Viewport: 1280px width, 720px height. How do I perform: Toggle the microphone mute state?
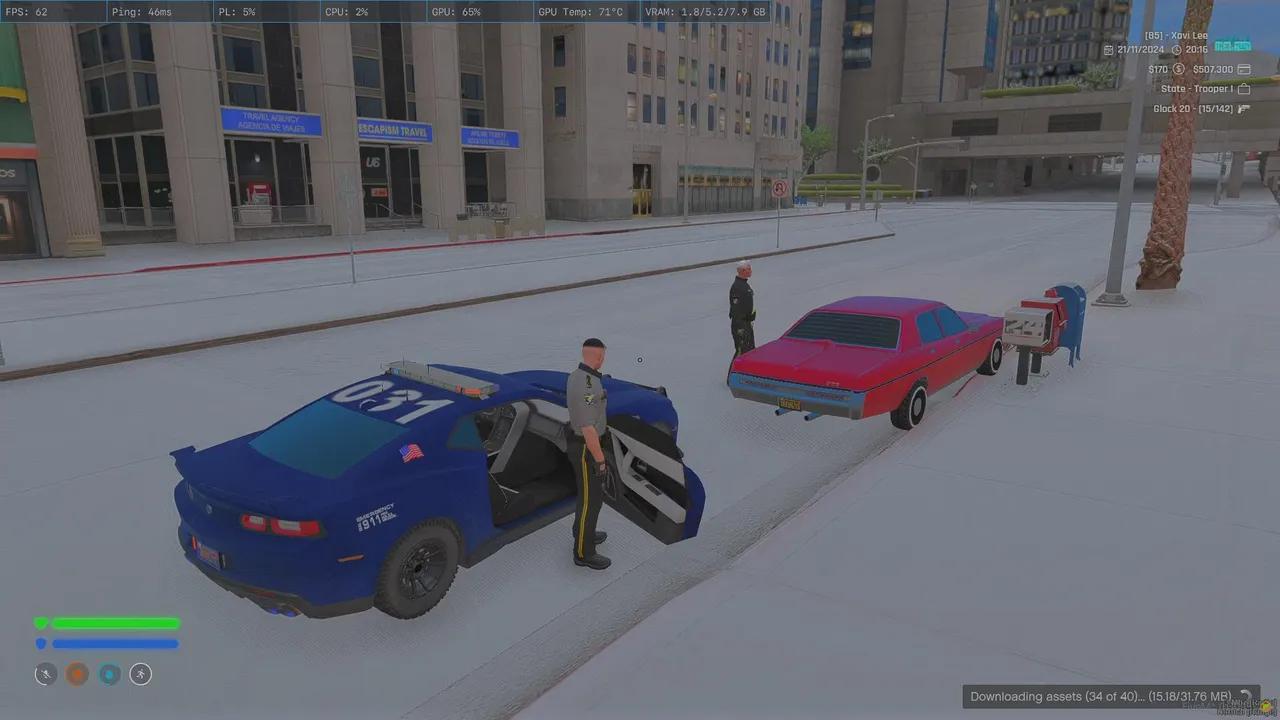coord(46,675)
